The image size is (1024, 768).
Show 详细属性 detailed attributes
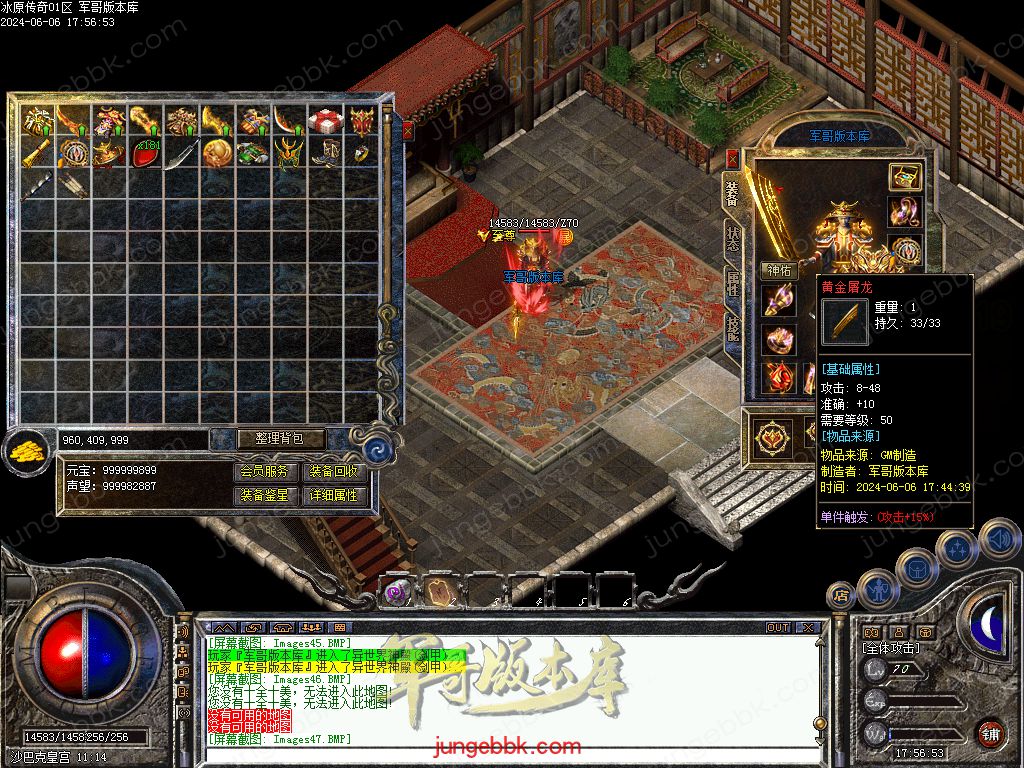[x=334, y=495]
